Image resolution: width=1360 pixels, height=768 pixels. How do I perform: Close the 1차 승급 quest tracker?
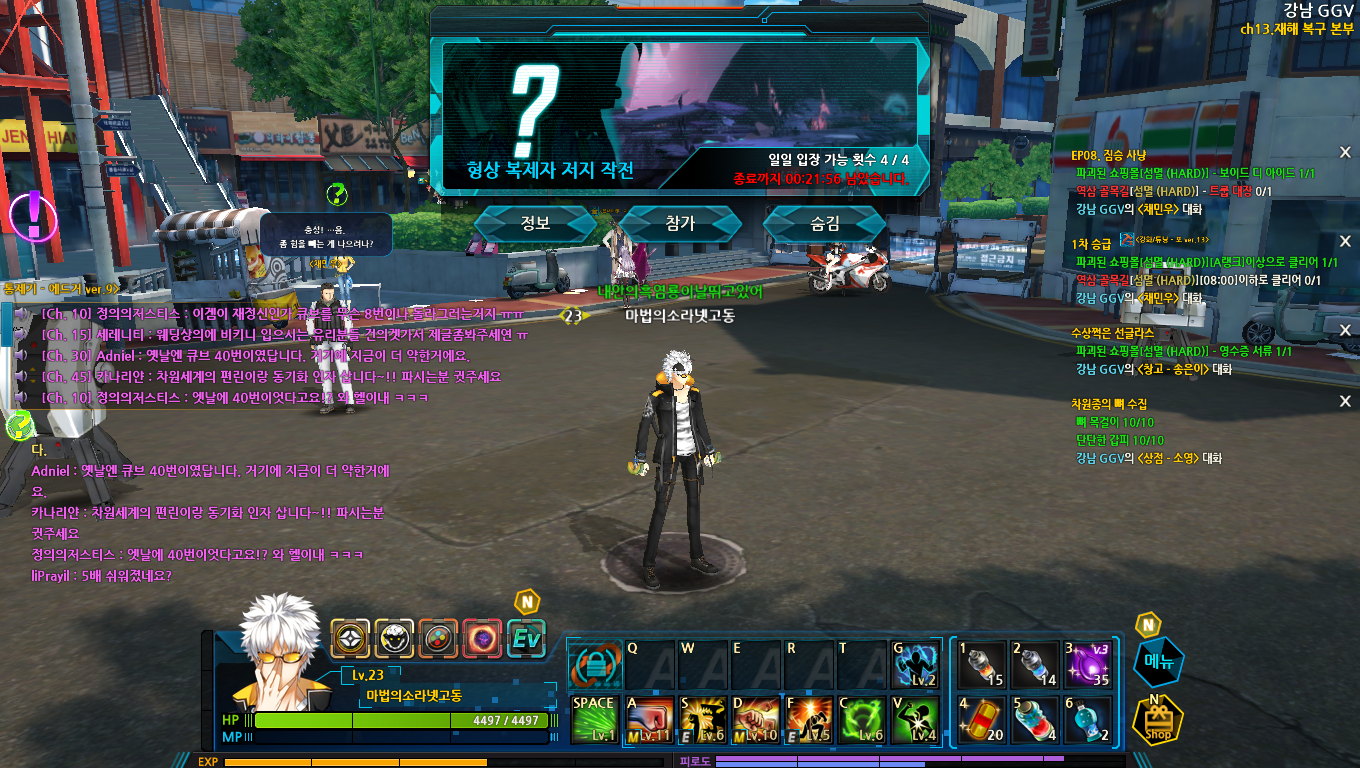pyautogui.click(x=1345, y=241)
